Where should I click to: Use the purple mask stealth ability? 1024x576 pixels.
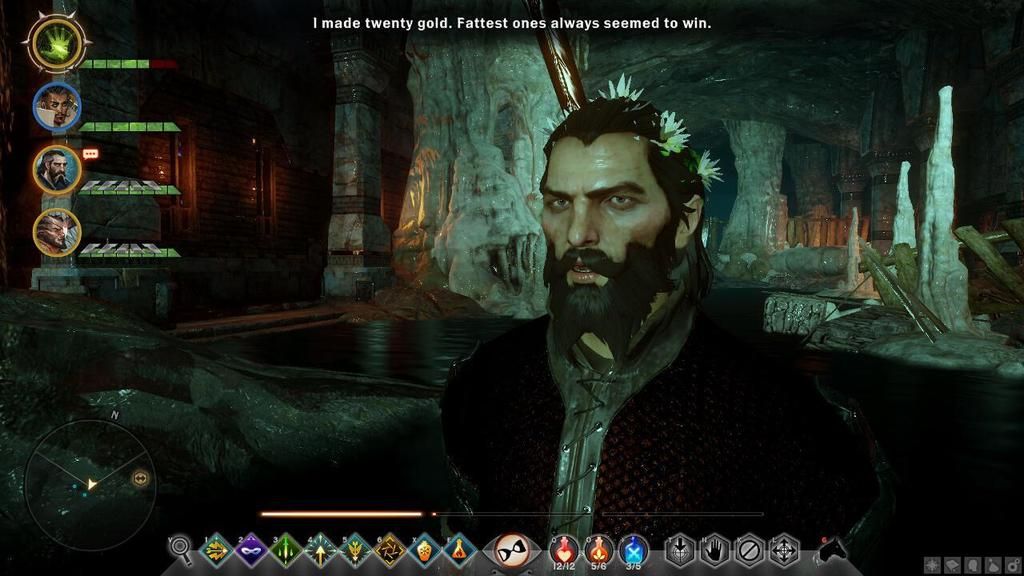(x=250, y=549)
